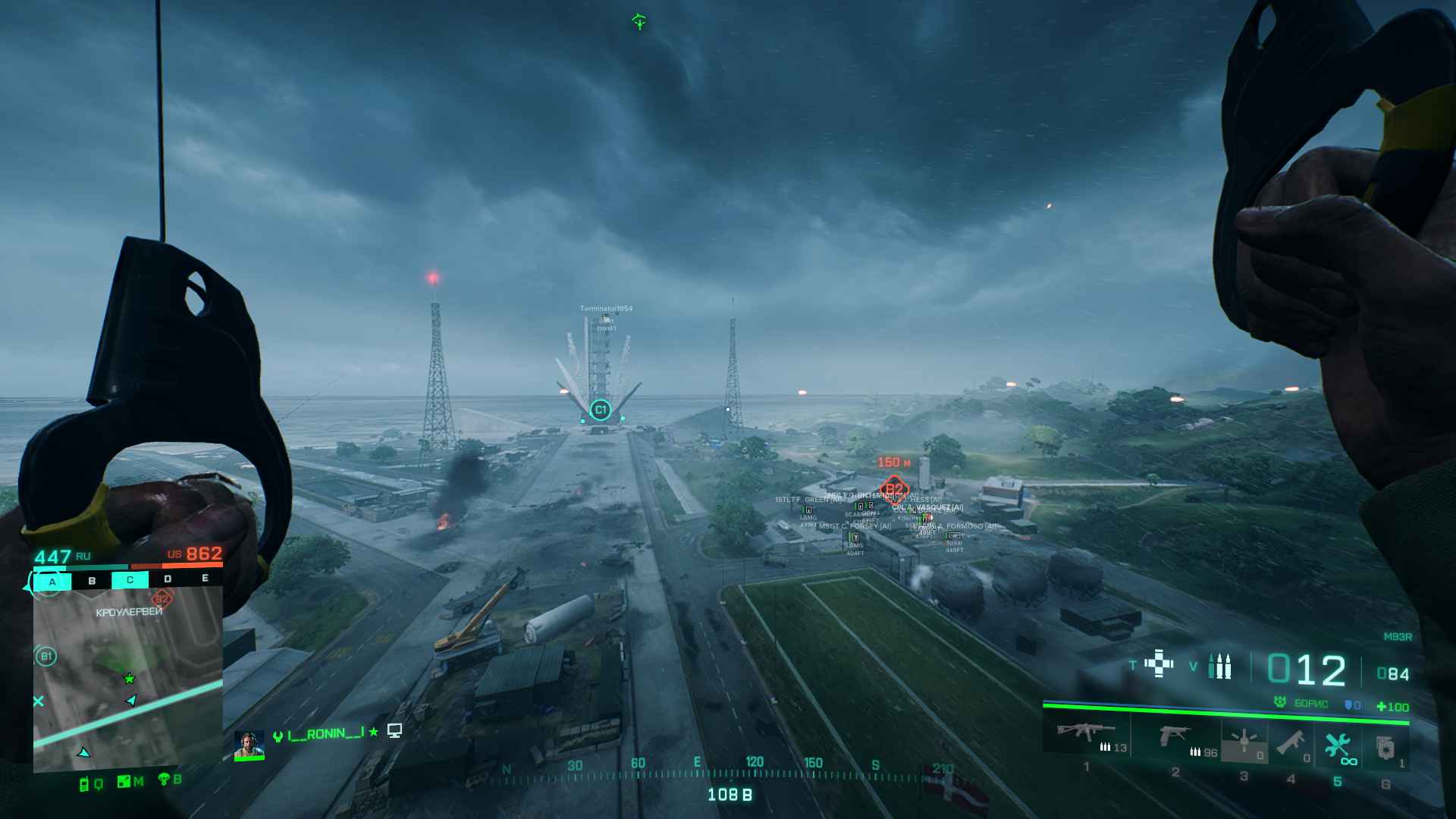
Task: Click squad member I__RONIN__I portrait
Action: tap(248, 745)
